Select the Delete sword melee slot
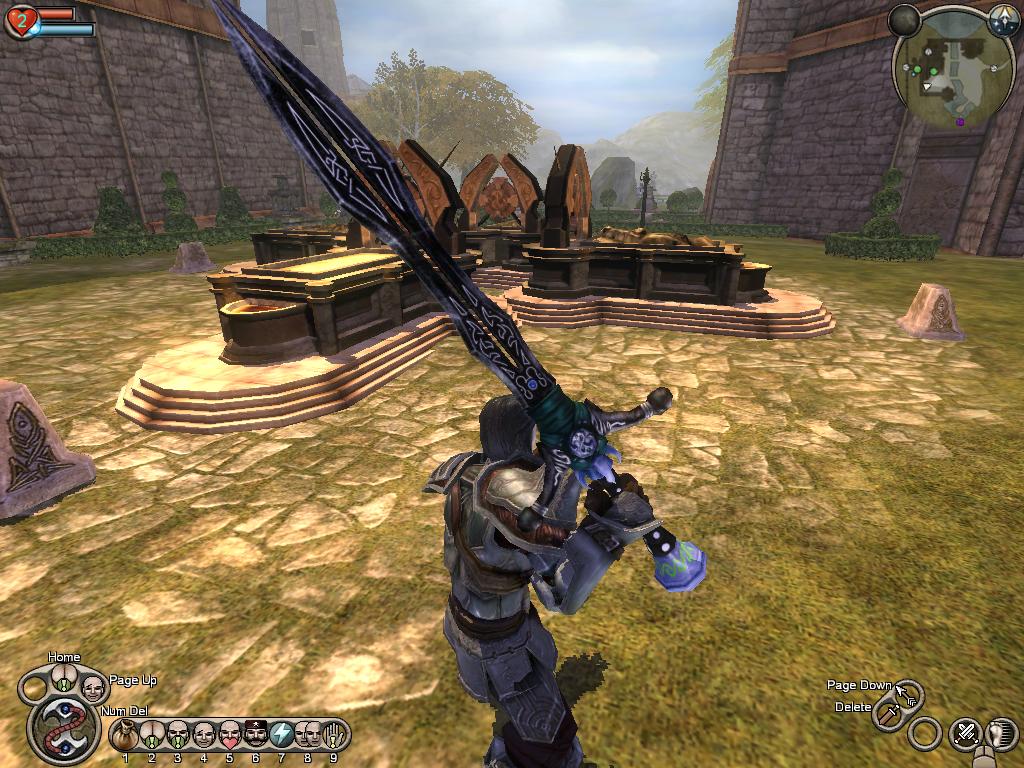The width and height of the screenshot is (1024, 768). (888, 714)
